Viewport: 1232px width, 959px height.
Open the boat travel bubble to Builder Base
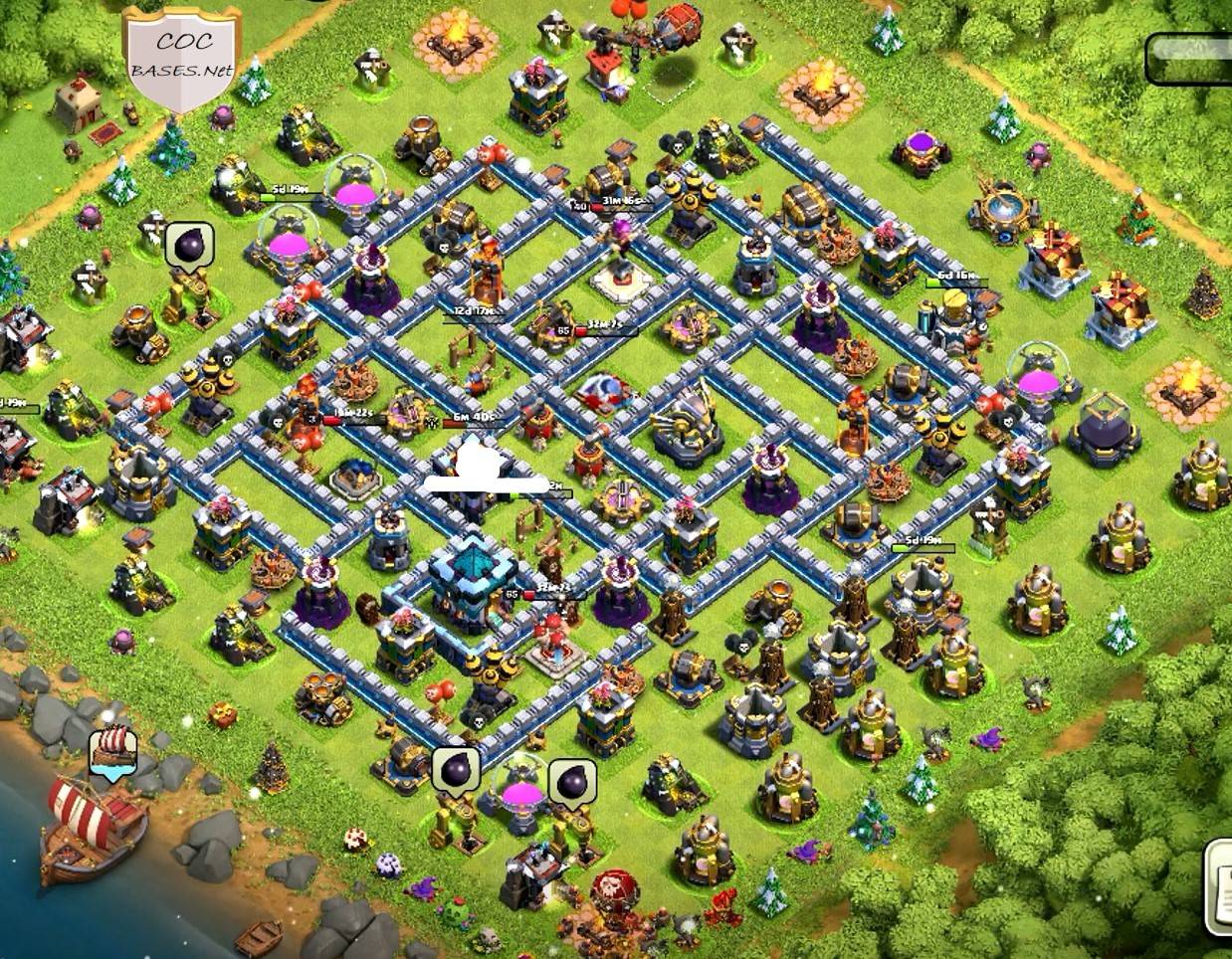112,749
